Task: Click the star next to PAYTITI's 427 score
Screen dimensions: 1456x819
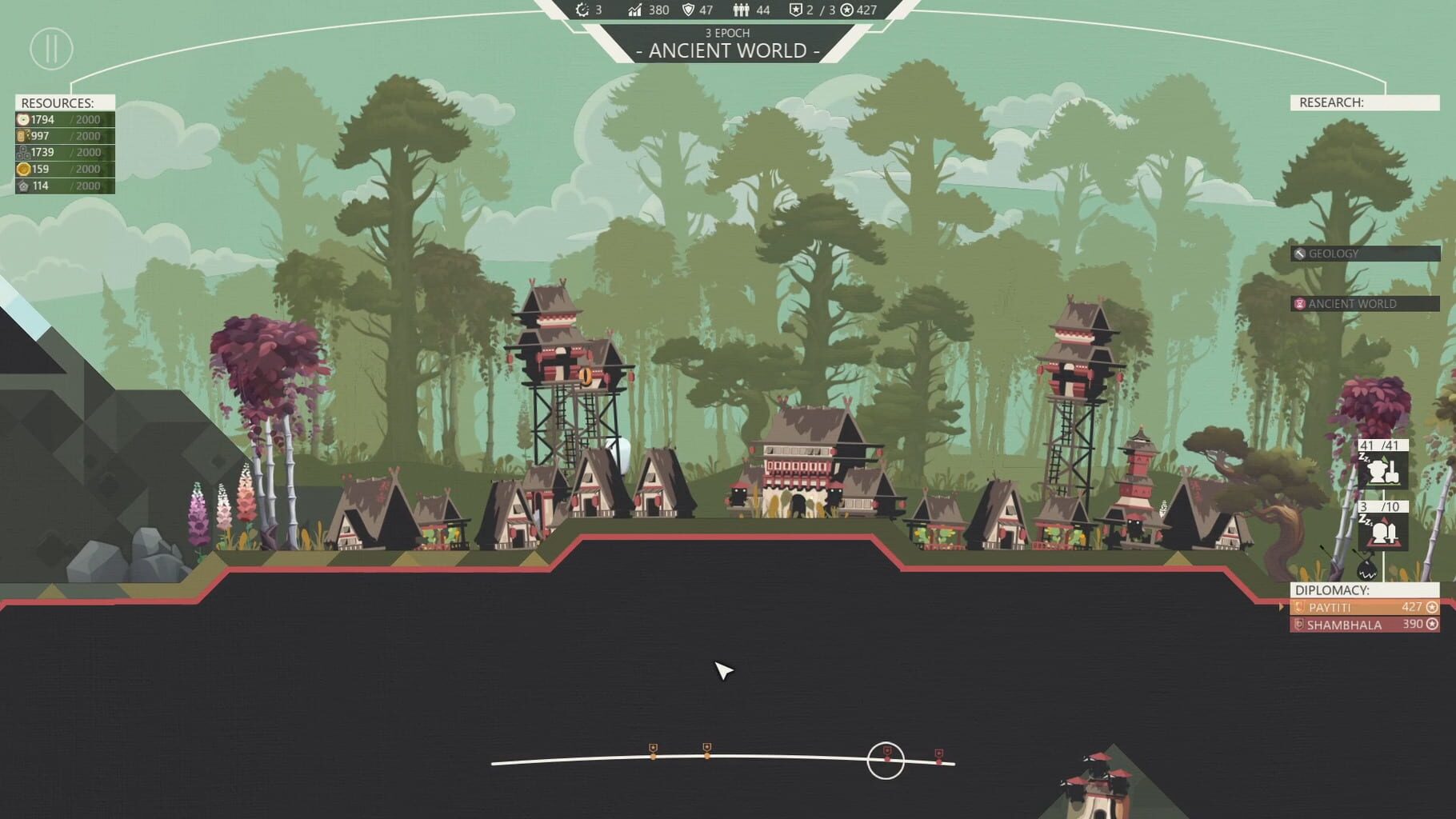Action: (x=1433, y=607)
